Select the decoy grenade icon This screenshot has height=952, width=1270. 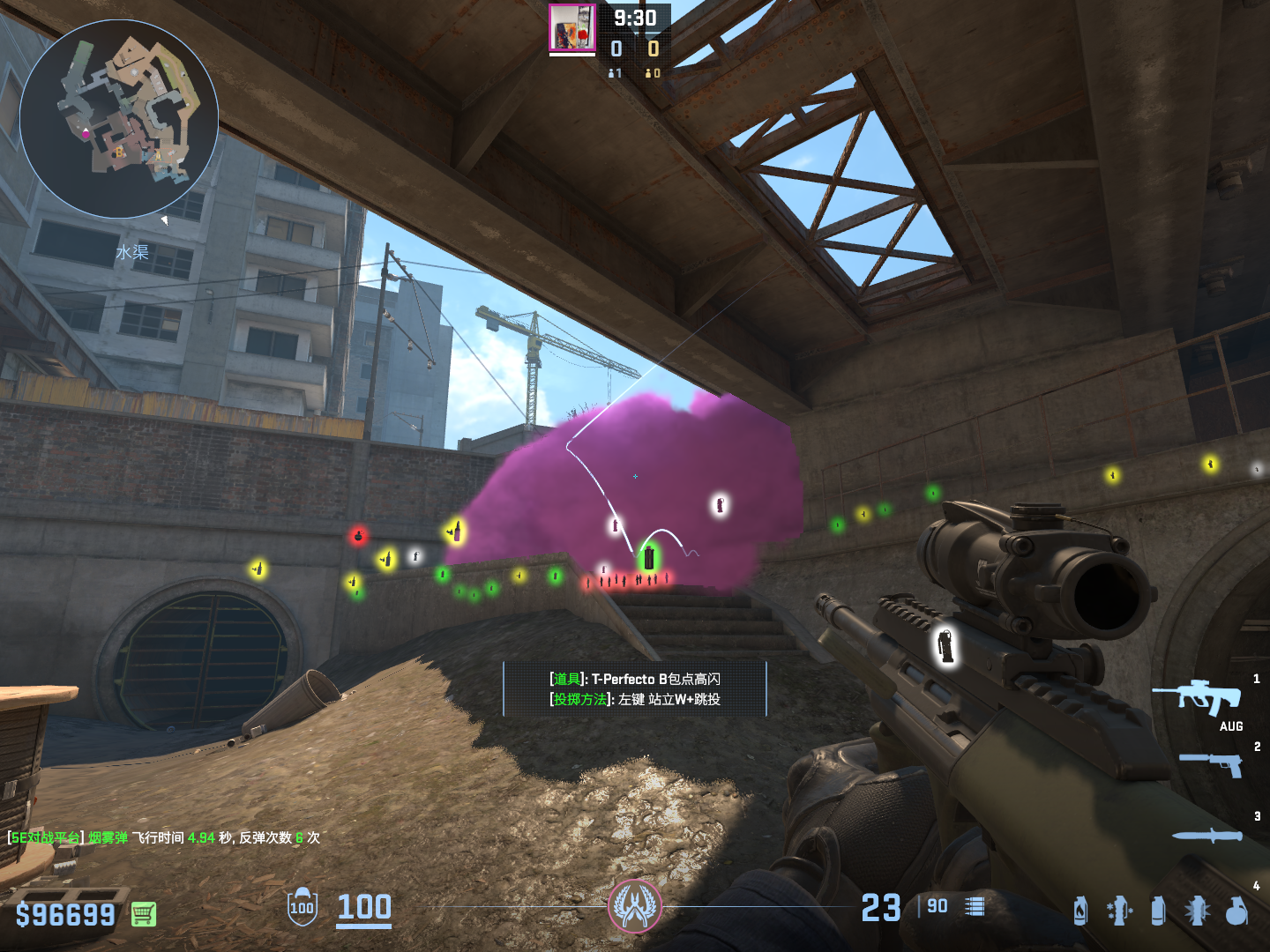click(1119, 911)
